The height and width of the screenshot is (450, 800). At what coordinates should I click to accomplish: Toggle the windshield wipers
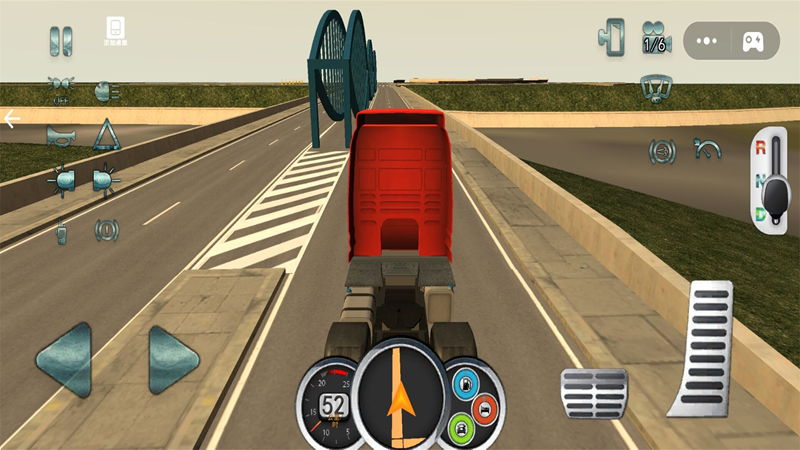[656, 88]
